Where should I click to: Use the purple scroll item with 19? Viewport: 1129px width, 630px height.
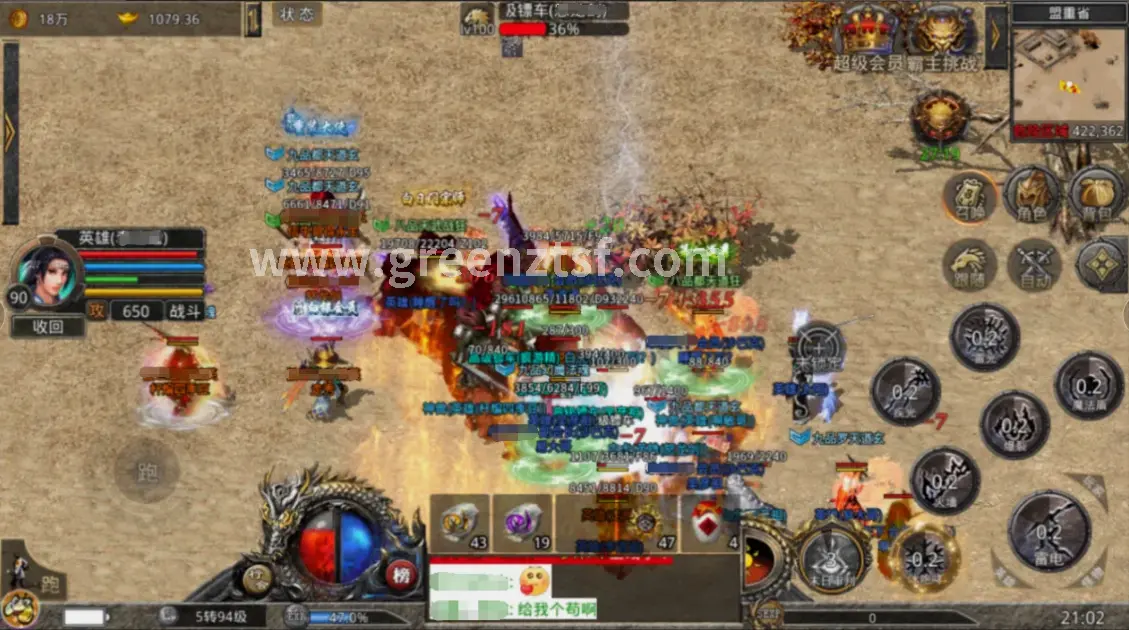pyautogui.click(x=522, y=522)
